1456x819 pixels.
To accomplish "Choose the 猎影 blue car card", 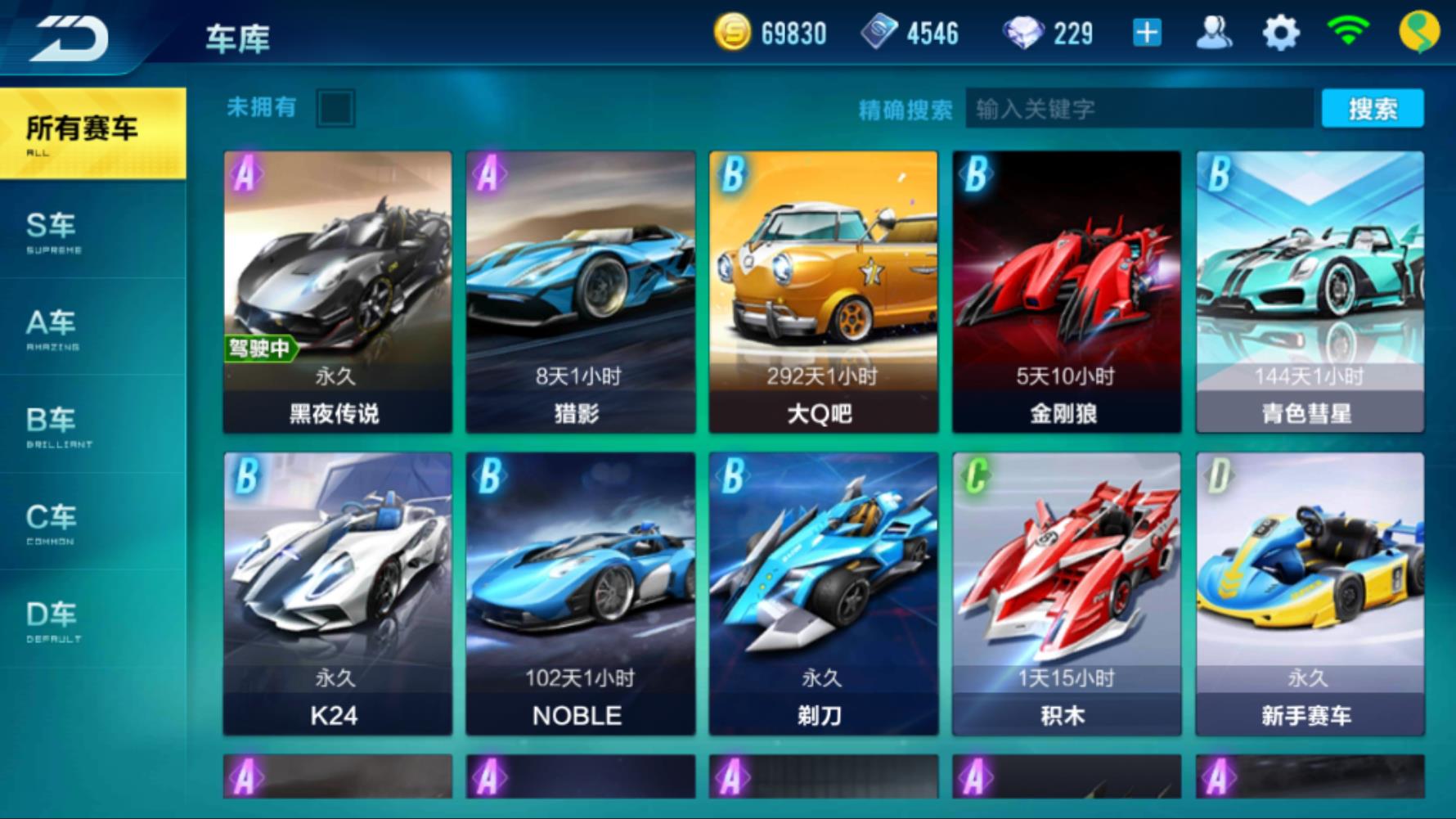I will click(580, 291).
